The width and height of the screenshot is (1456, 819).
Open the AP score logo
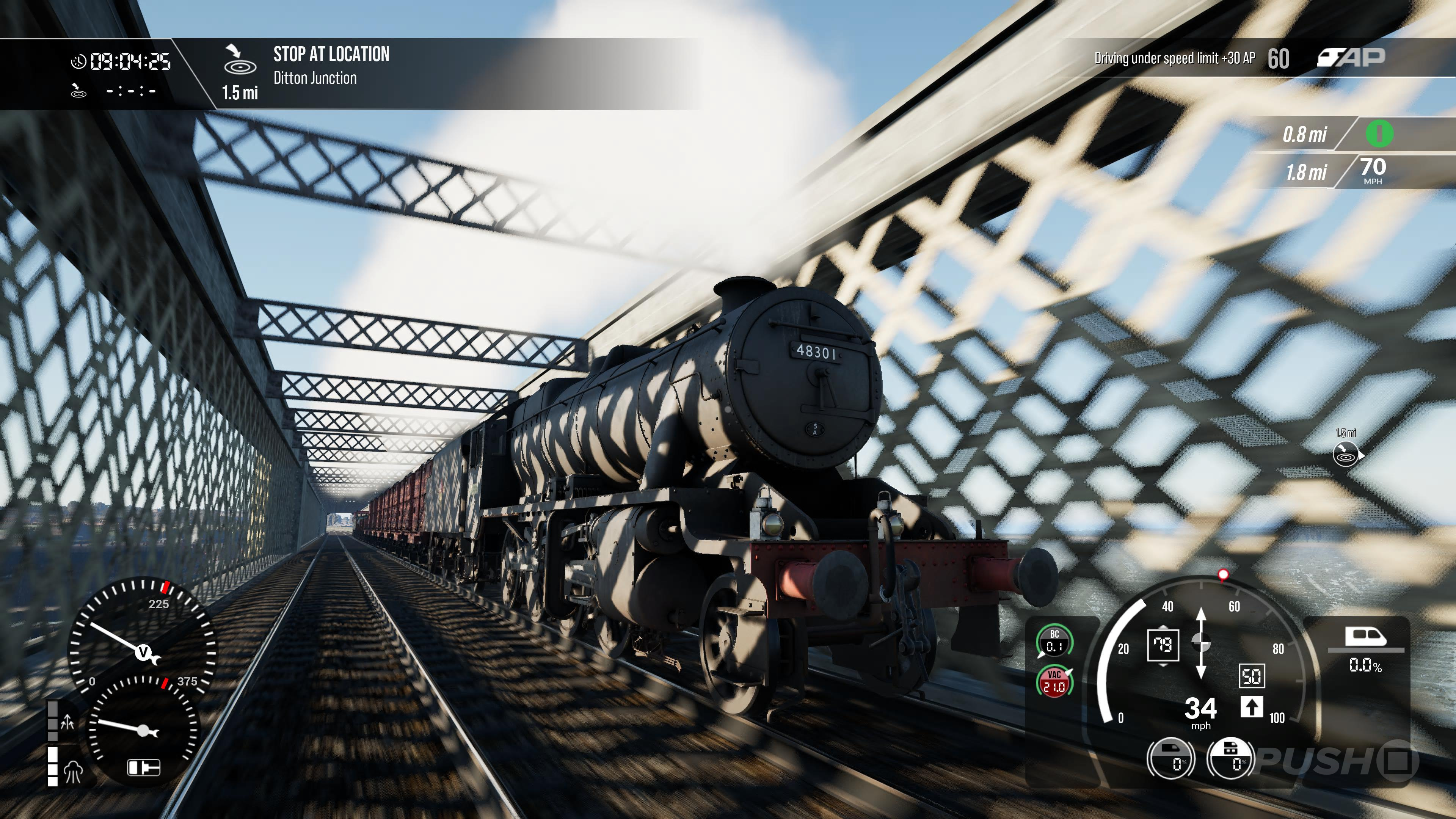coord(1351,57)
